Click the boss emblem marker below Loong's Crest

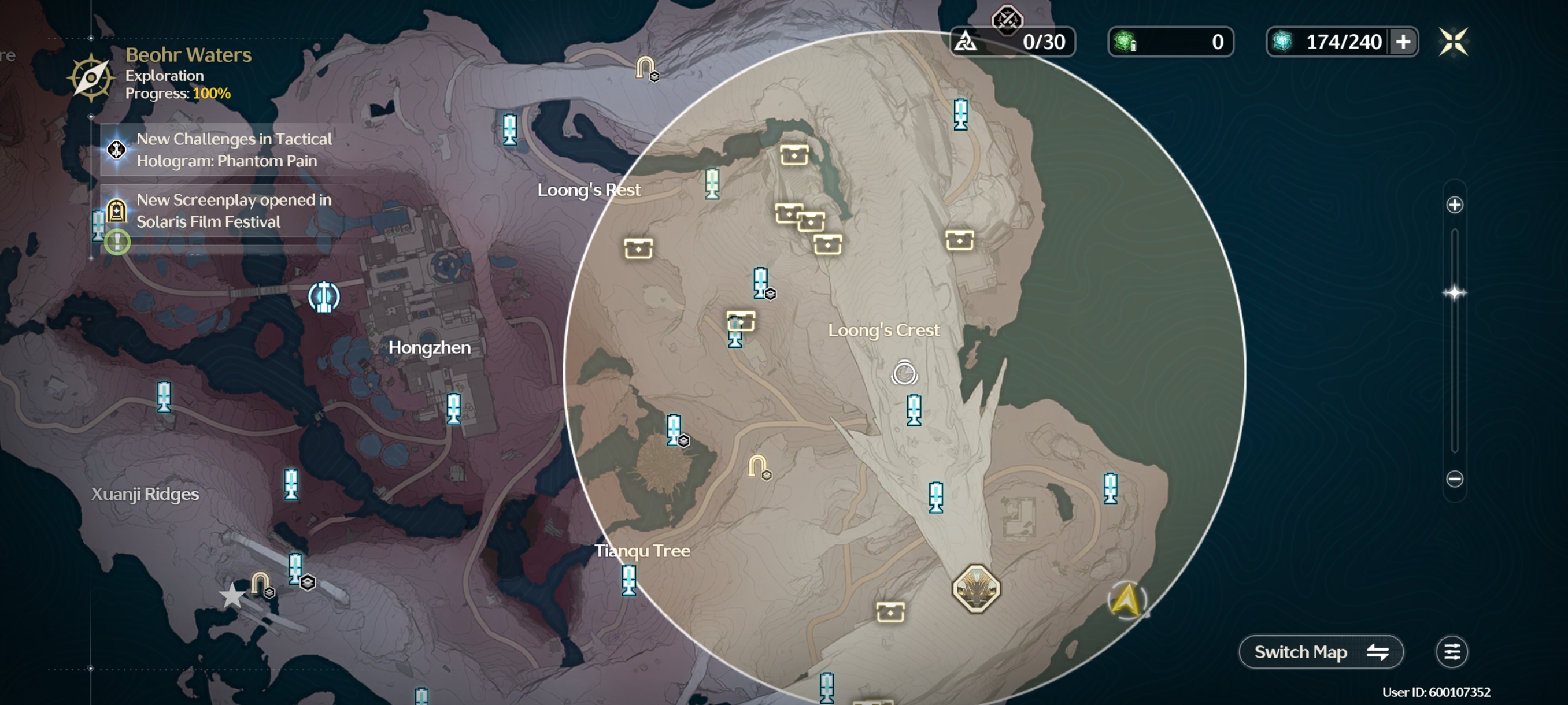(x=976, y=588)
